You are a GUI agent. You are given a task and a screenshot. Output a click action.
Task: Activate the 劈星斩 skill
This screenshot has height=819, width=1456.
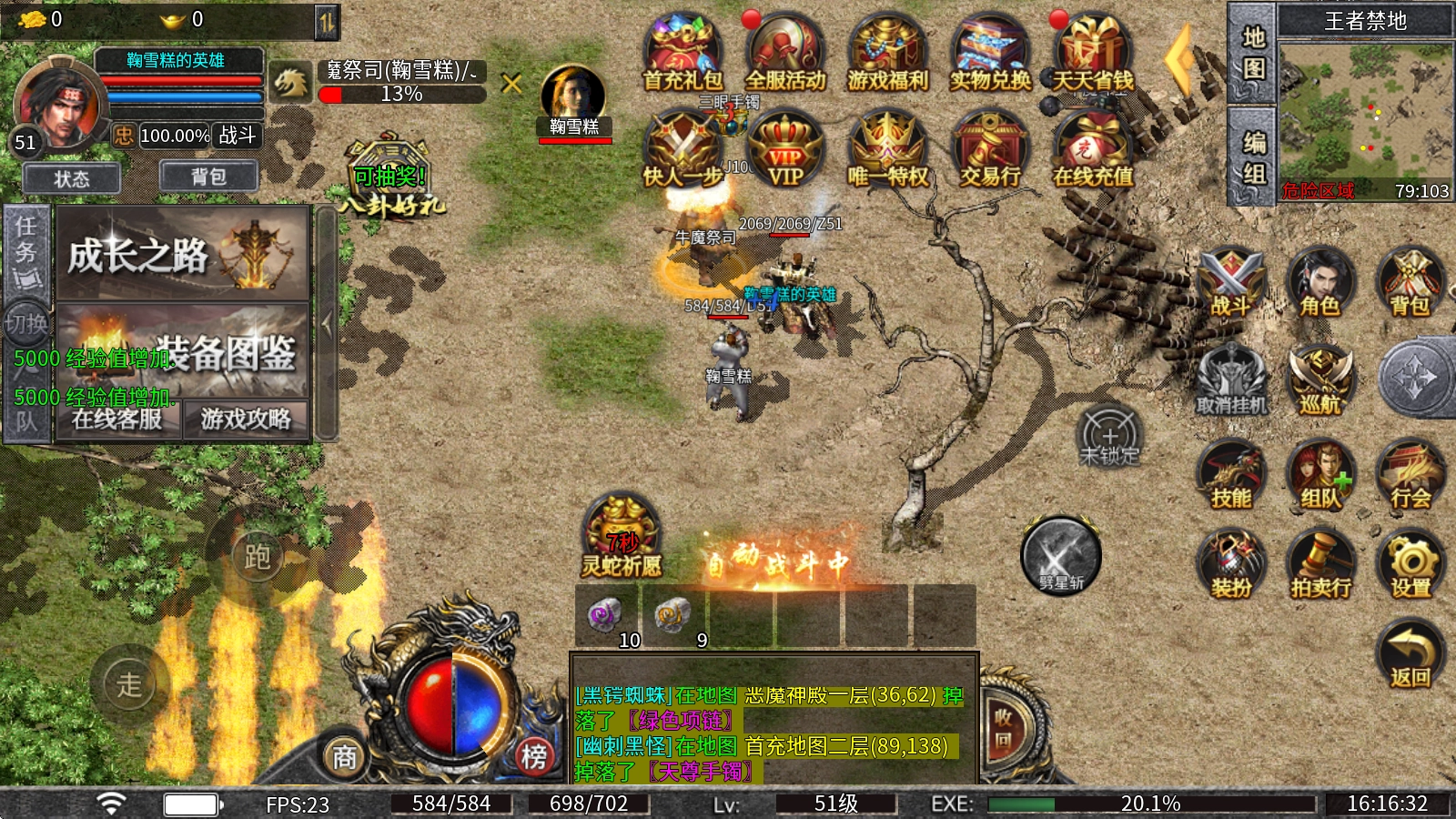click(x=1060, y=557)
